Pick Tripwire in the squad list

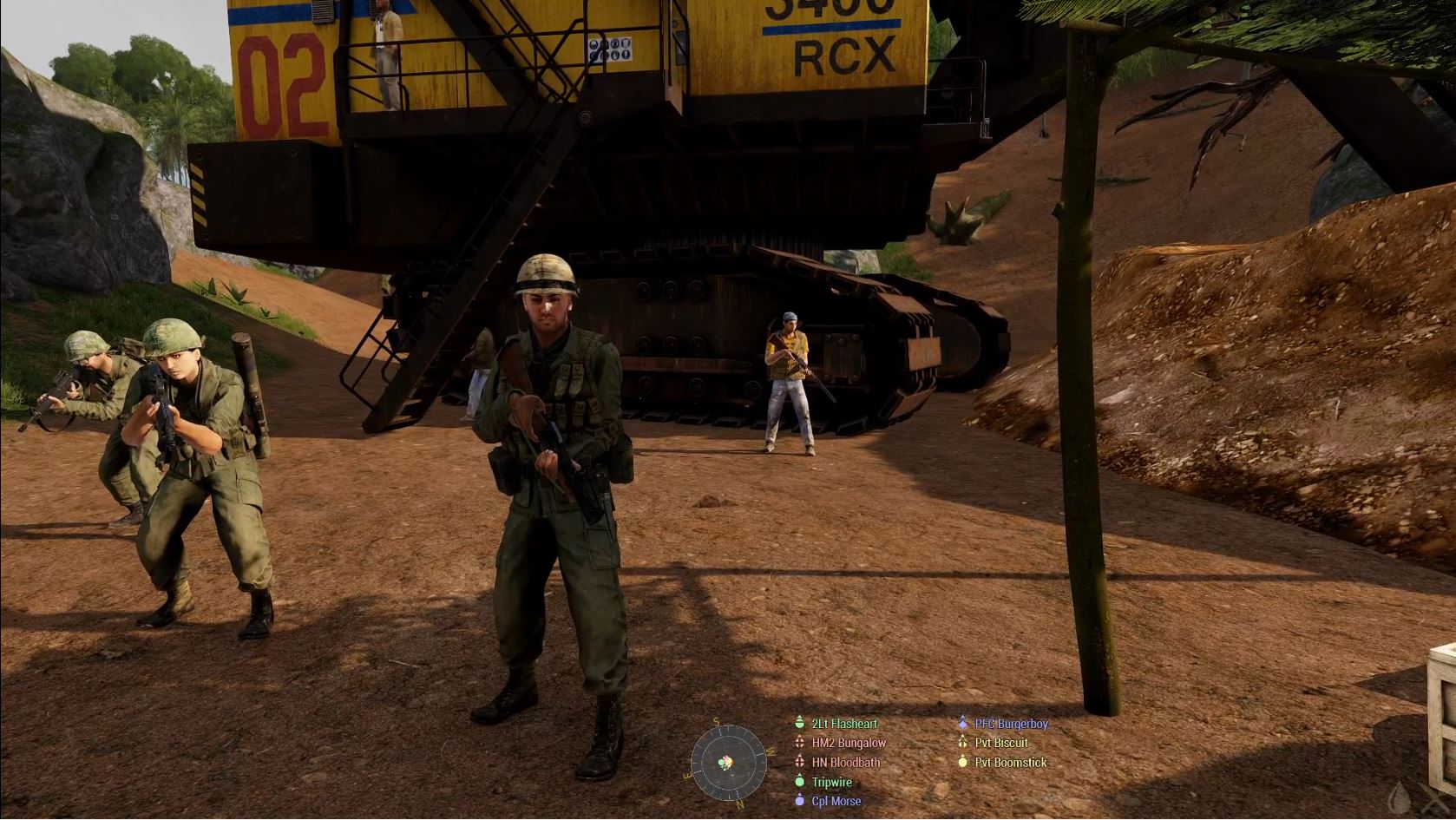(x=831, y=783)
